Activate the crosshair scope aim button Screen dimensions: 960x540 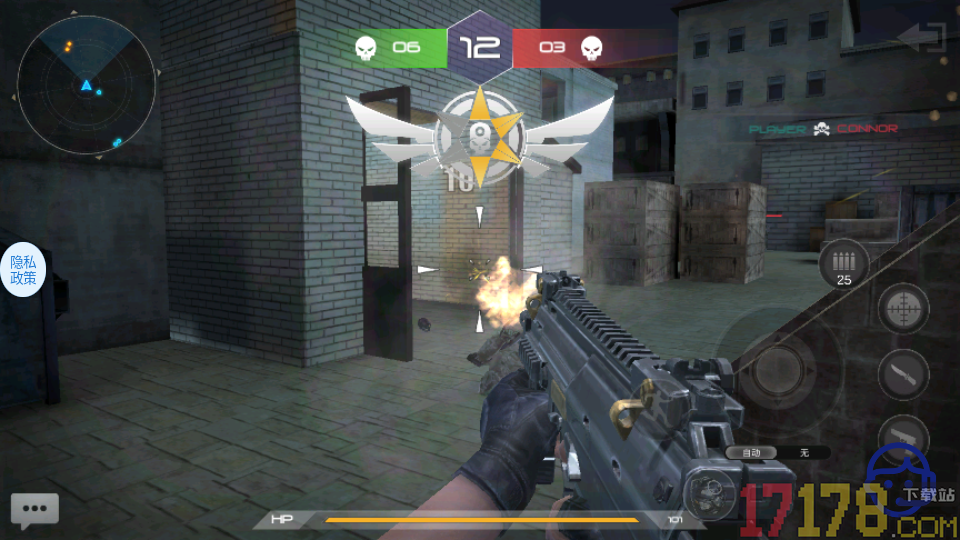point(903,308)
